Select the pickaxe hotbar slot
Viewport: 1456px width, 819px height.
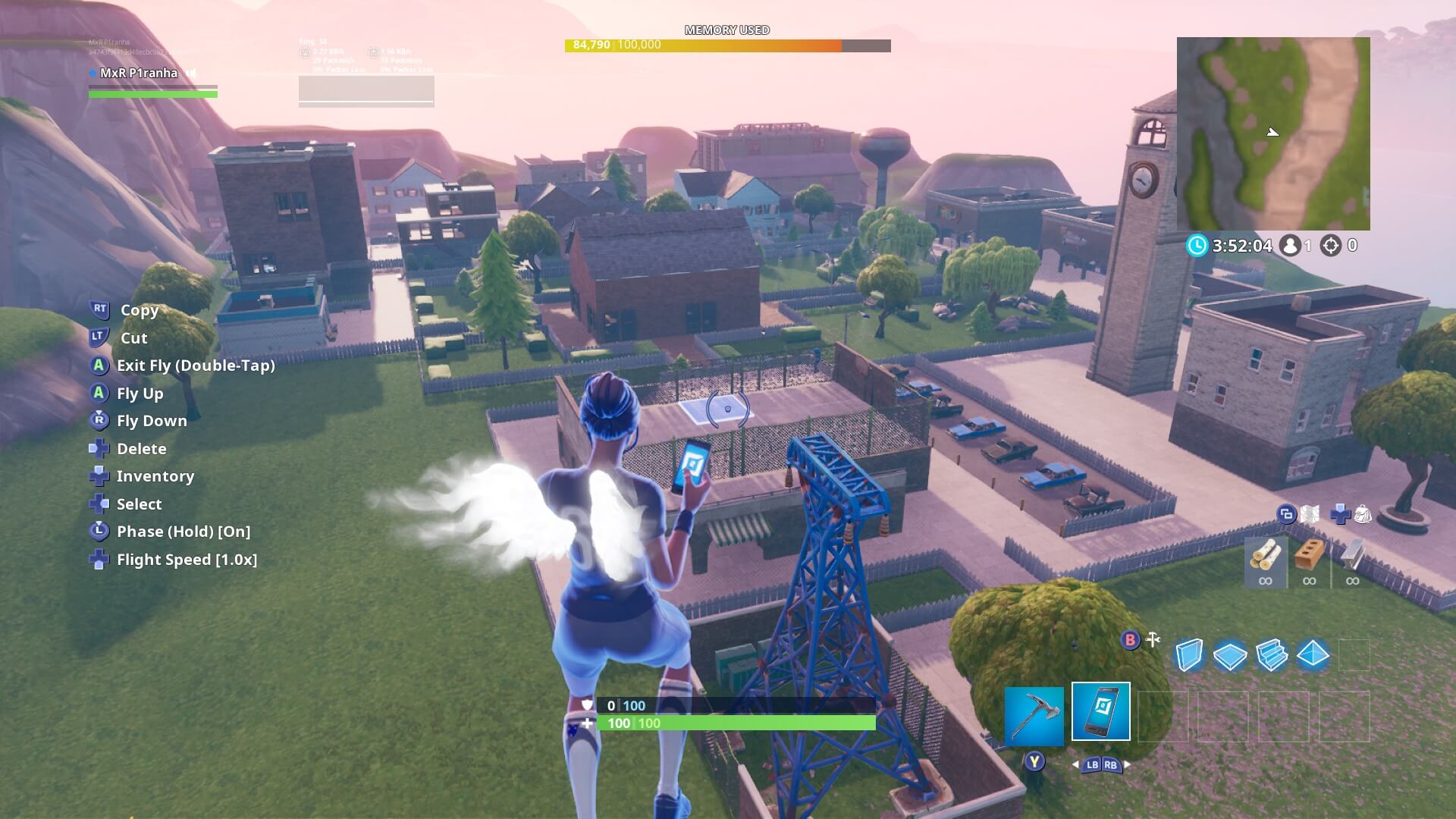click(1034, 715)
